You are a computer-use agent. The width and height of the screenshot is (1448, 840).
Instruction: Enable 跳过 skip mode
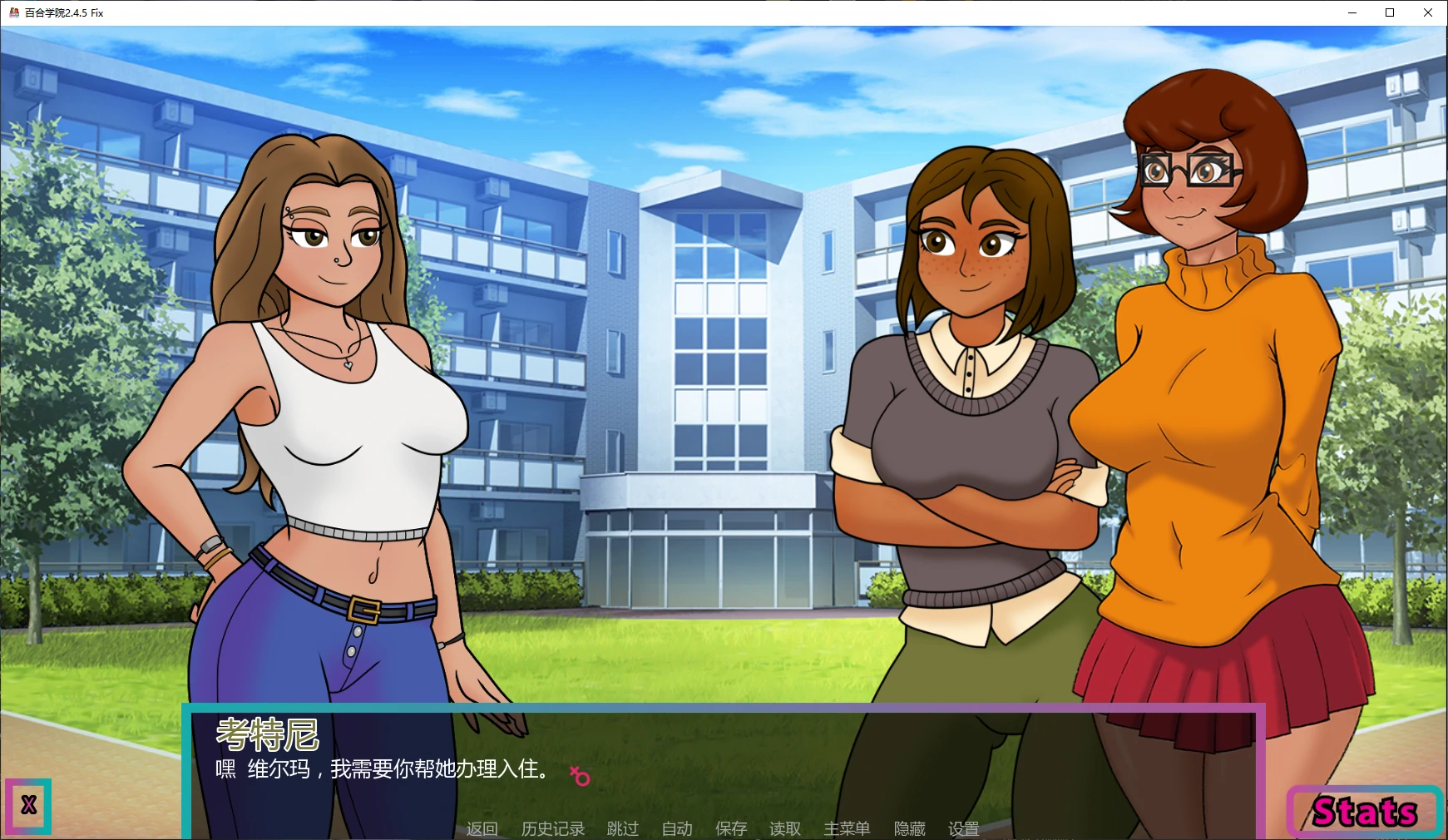(622, 828)
